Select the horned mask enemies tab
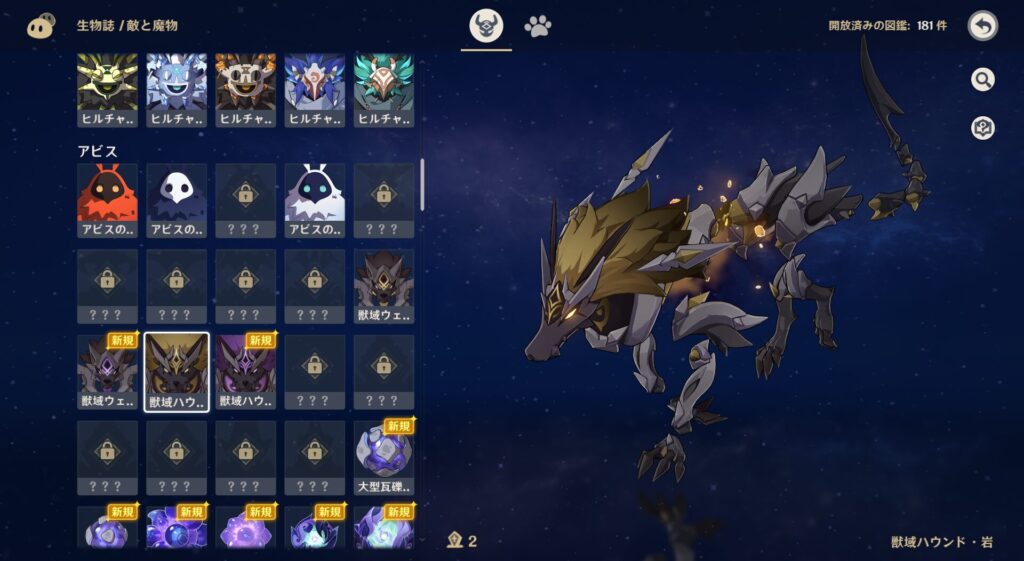The height and width of the screenshot is (561, 1024). coord(487,27)
